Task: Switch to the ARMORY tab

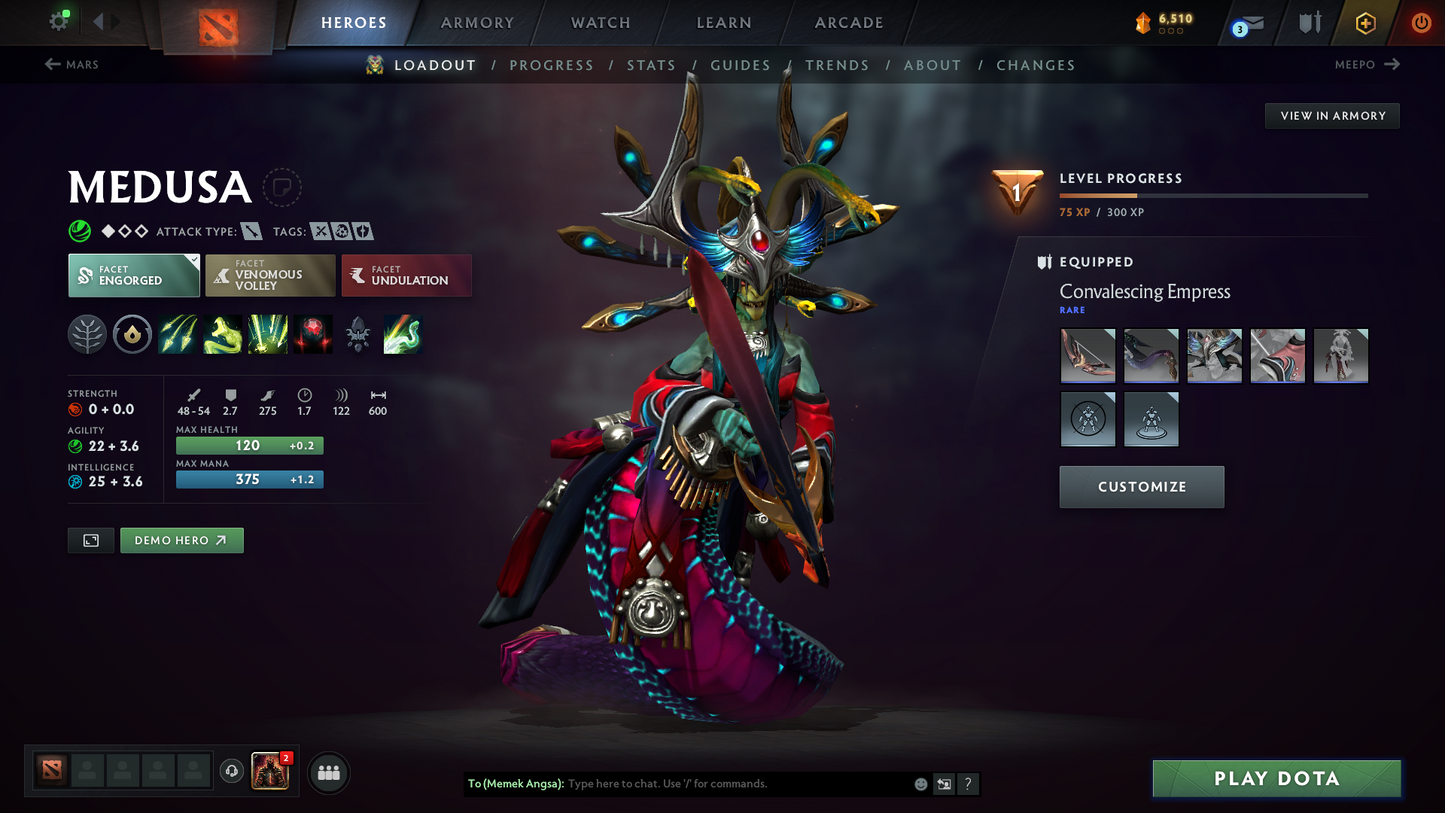Action: click(x=477, y=22)
